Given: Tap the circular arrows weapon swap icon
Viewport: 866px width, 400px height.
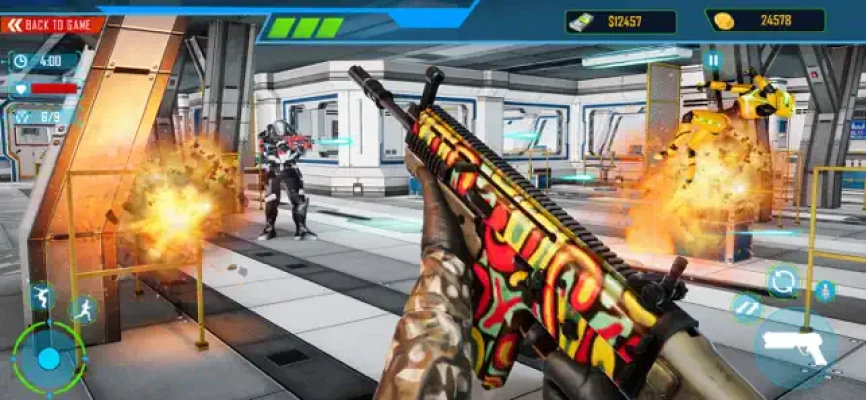Looking at the screenshot, I should 782,281.
